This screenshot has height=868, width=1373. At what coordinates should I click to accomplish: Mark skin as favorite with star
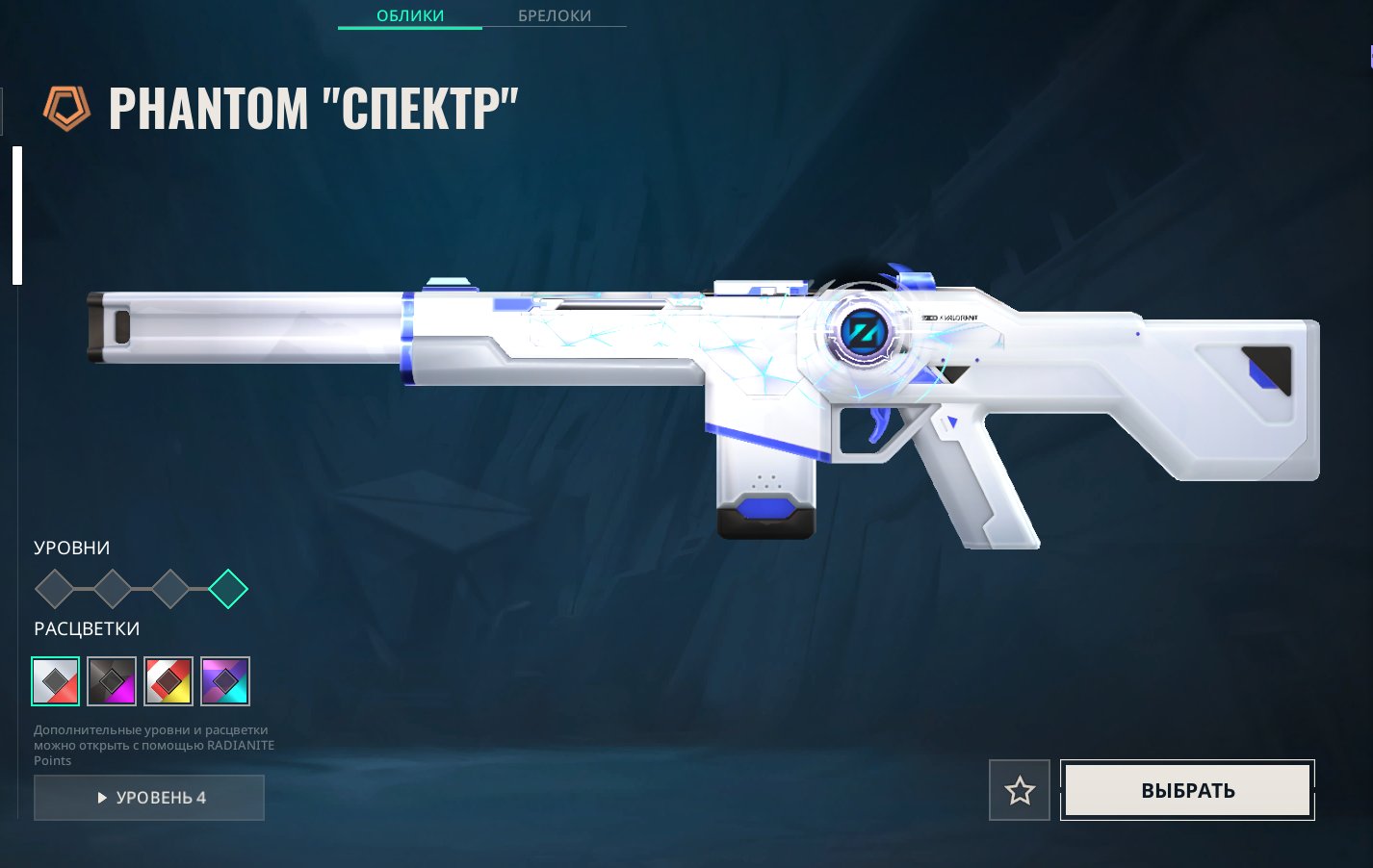click(x=1020, y=790)
